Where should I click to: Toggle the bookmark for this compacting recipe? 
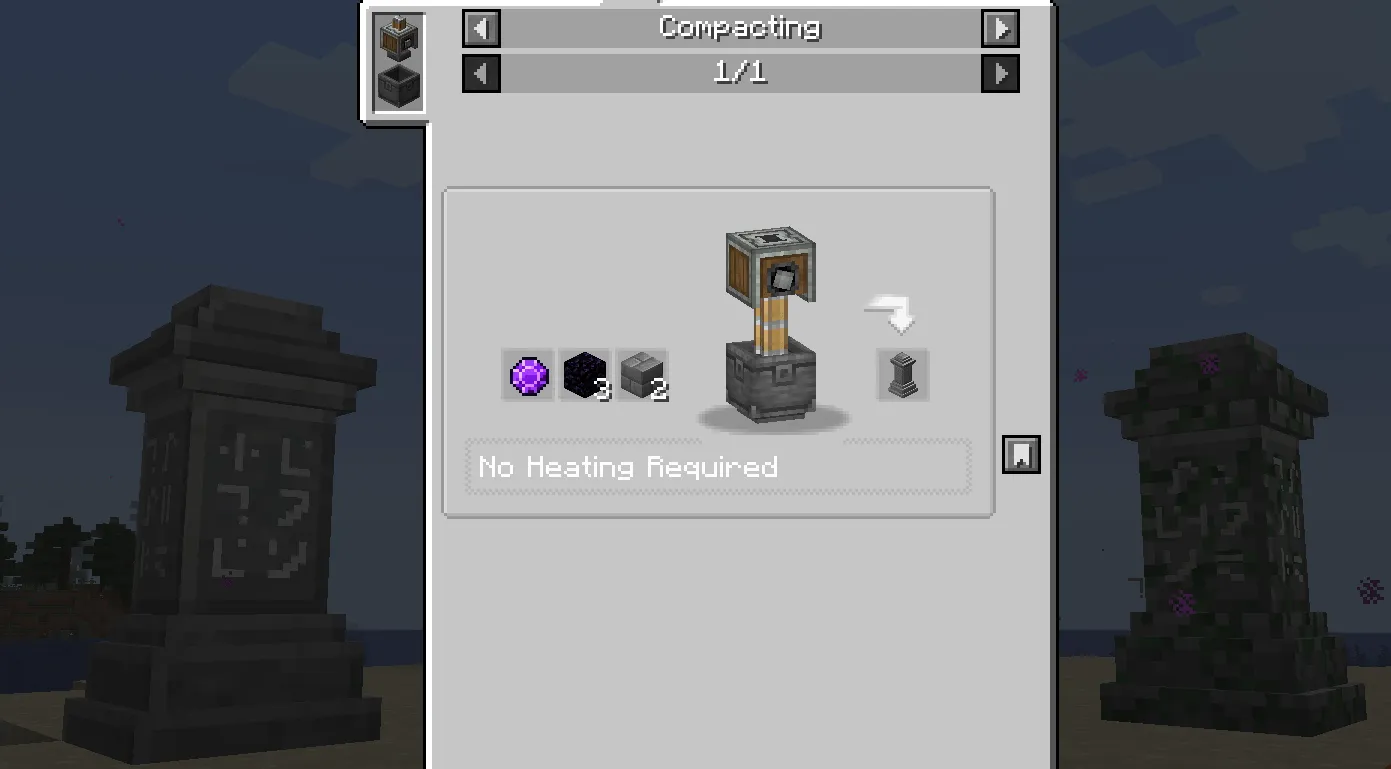pos(1022,455)
